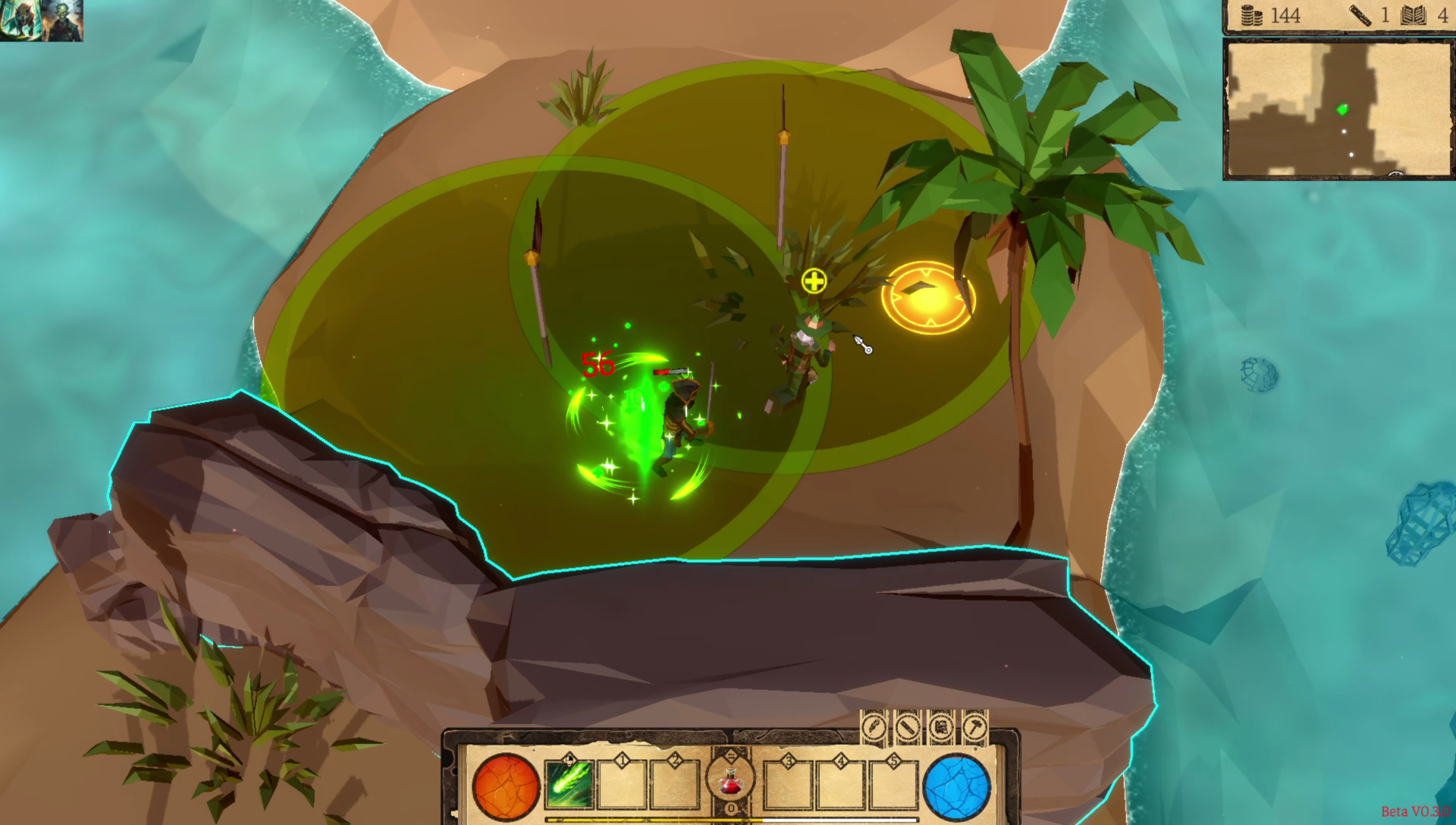Open the hammer crafting tab
Screen dimensions: 1456x825
[x=975, y=728]
